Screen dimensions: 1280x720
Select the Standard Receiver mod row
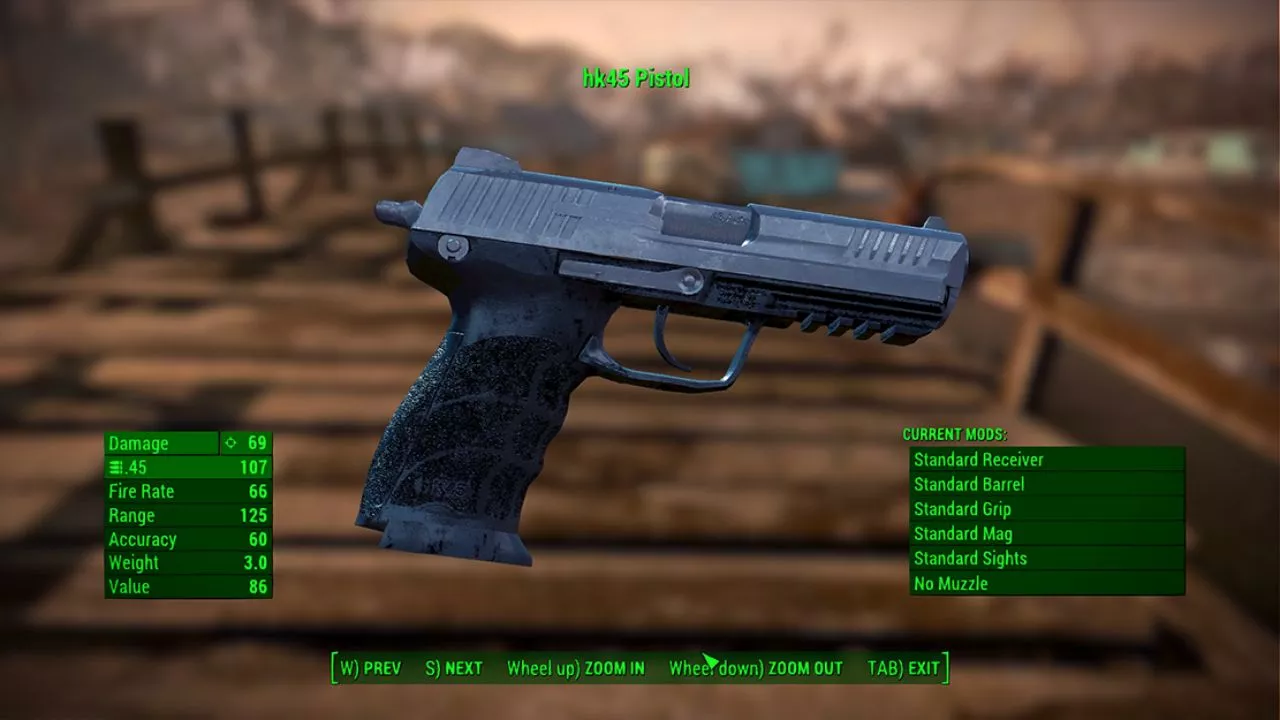pos(1046,460)
